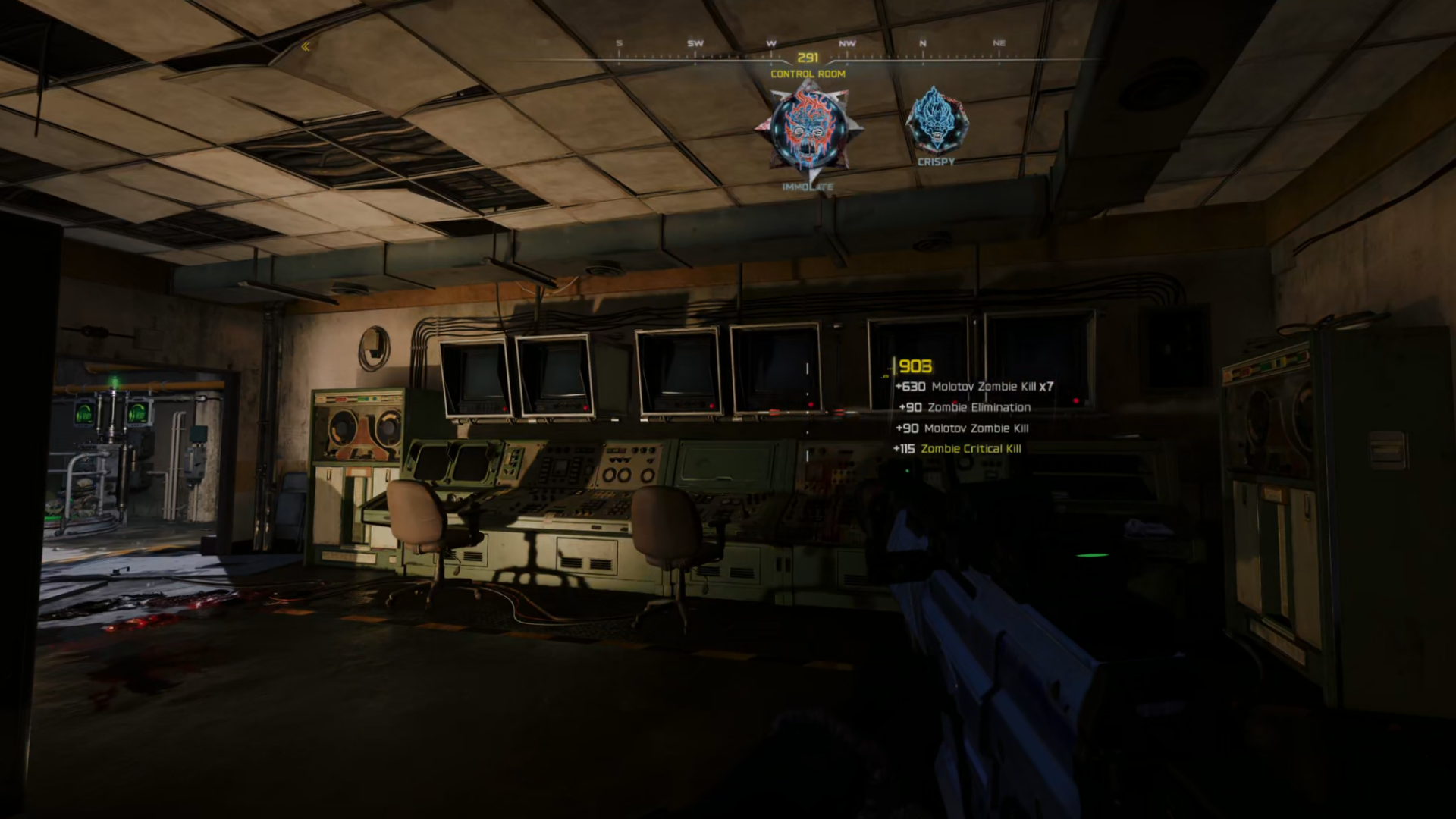Click the yellow 903 points counter
The width and height of the screenshot is (1456, 819).
[x=915, y=365]
